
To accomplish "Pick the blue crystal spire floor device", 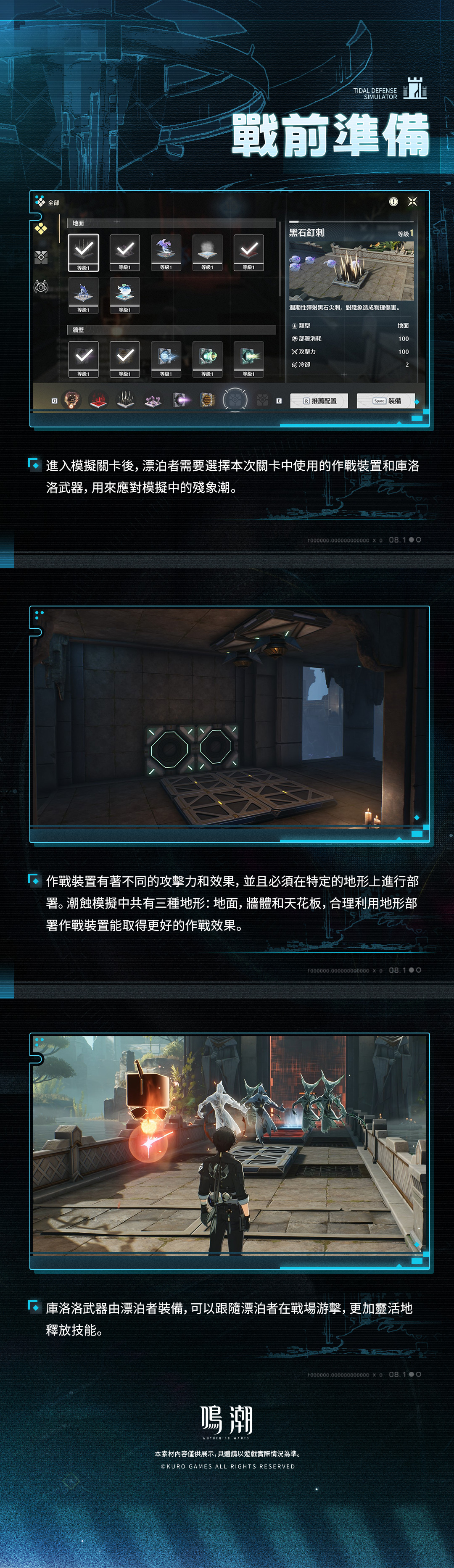I will (83, 293).
